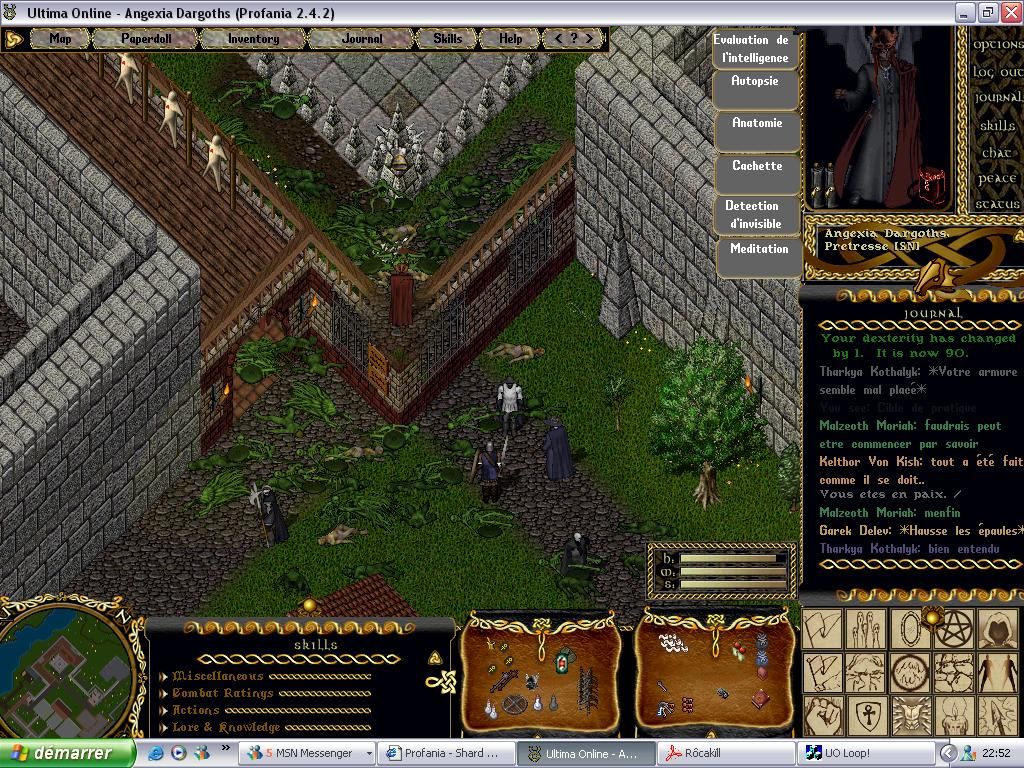Start Meditation skill
This screenshot has width=1024, height=768.
click(759, 249)
